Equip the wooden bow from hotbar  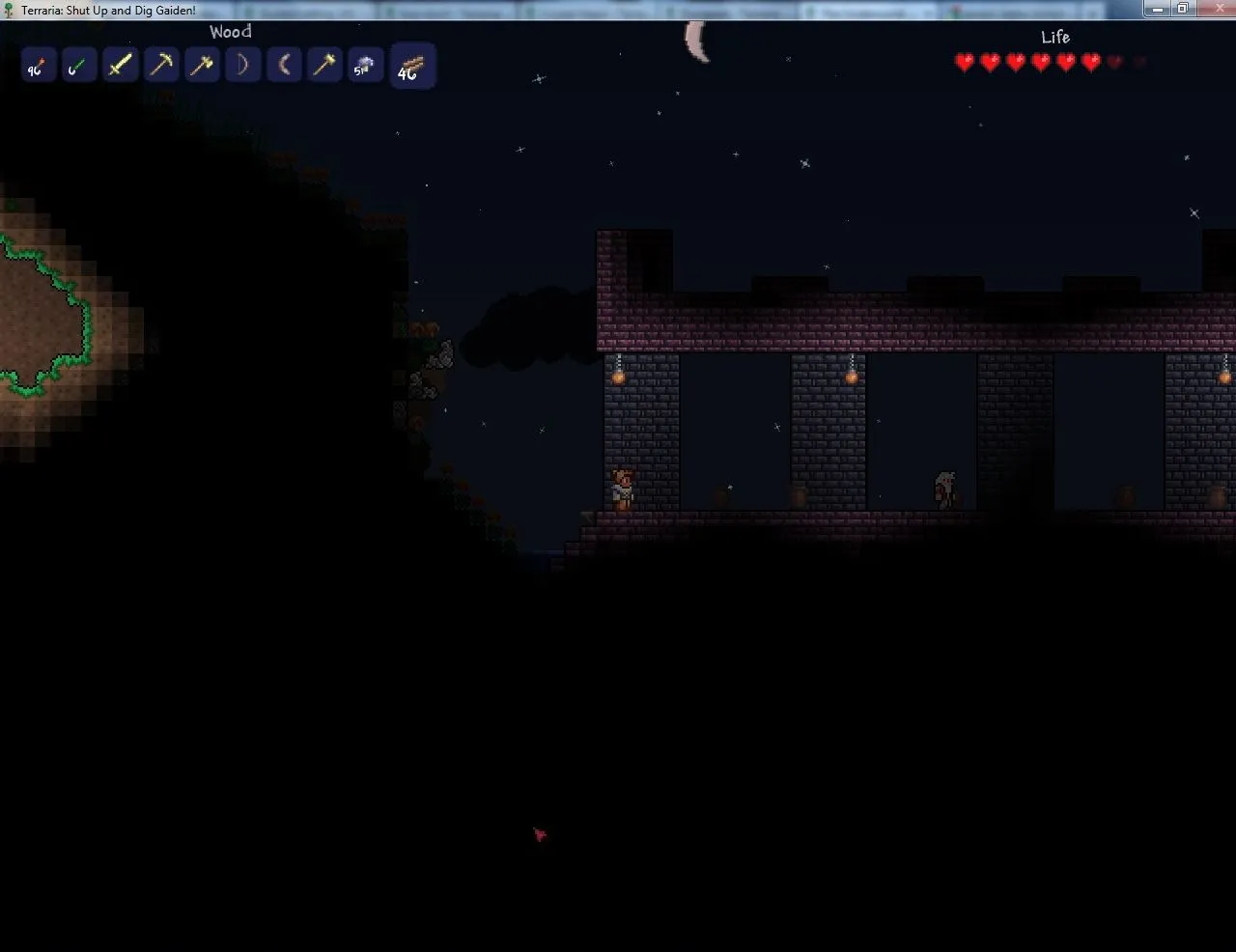point(243,67)
